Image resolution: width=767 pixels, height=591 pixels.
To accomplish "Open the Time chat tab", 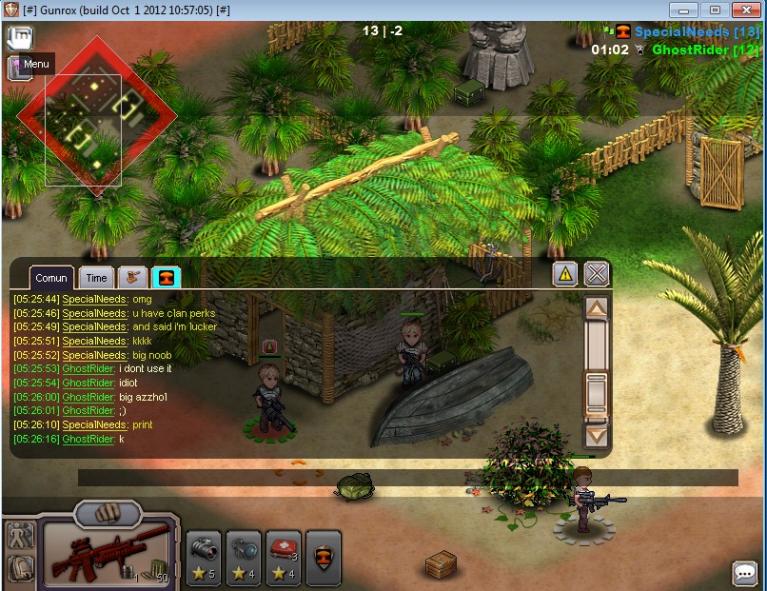I will pyautogui.click(x=96, y=278).
